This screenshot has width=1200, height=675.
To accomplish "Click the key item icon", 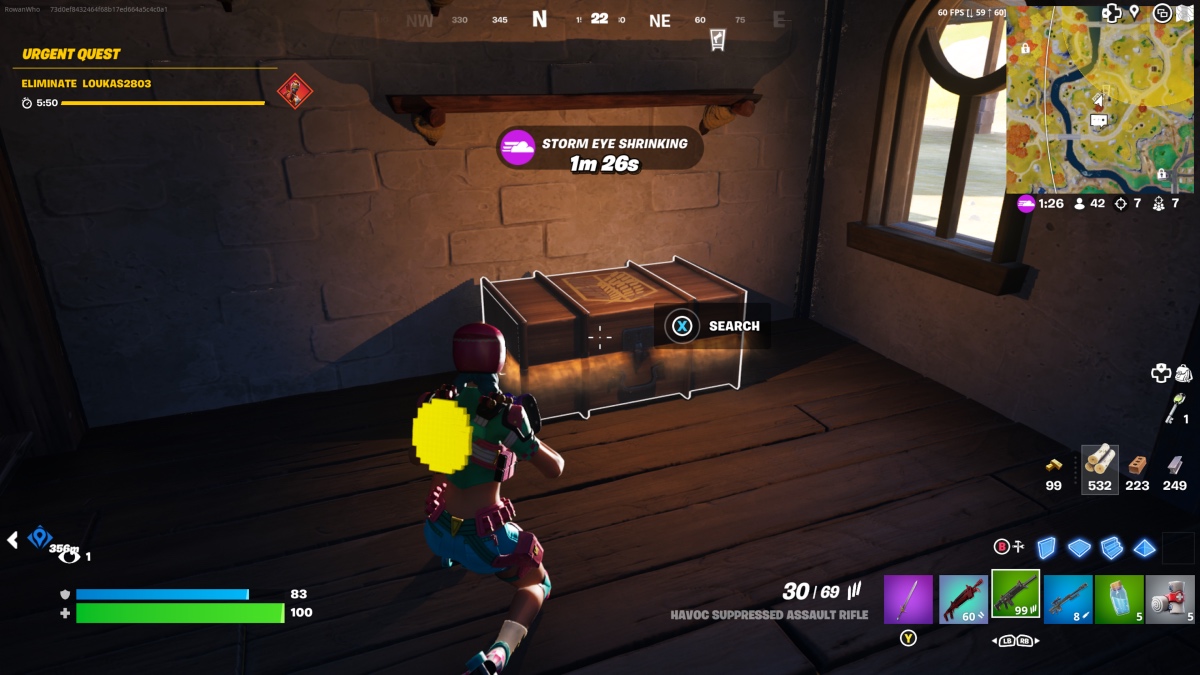I will point(1176,405).
